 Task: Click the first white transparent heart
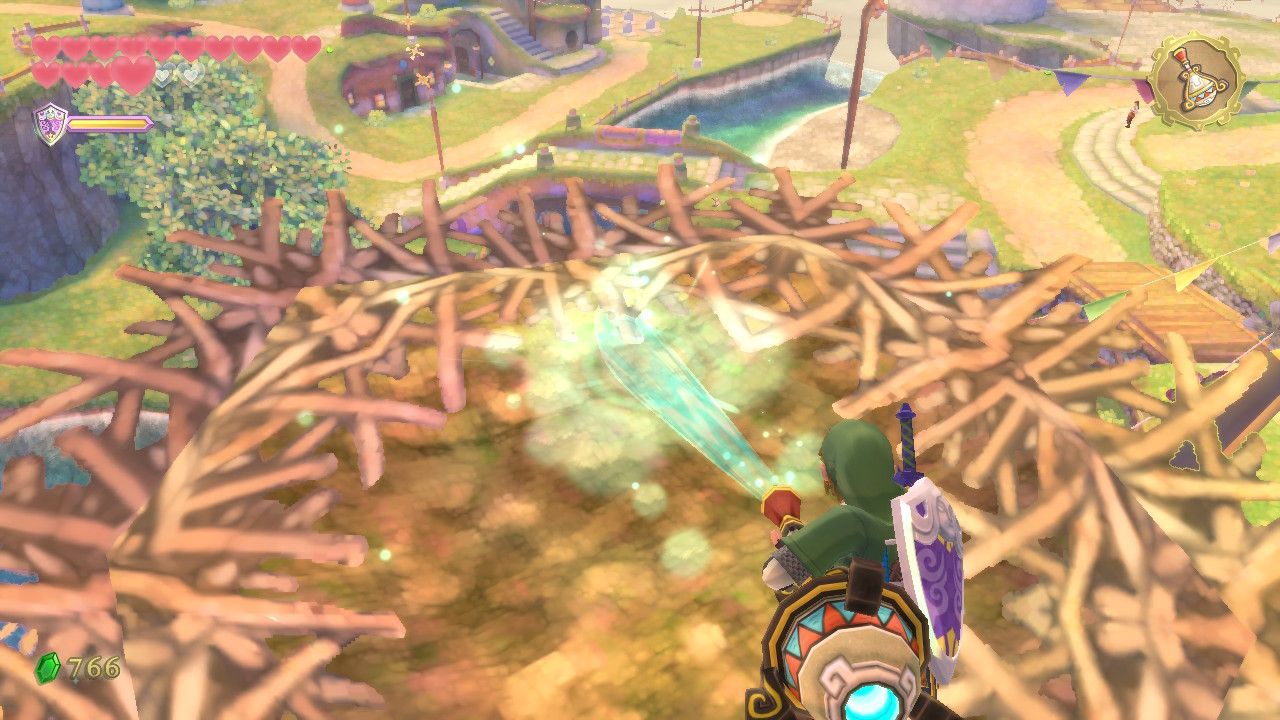coord(164,74)
